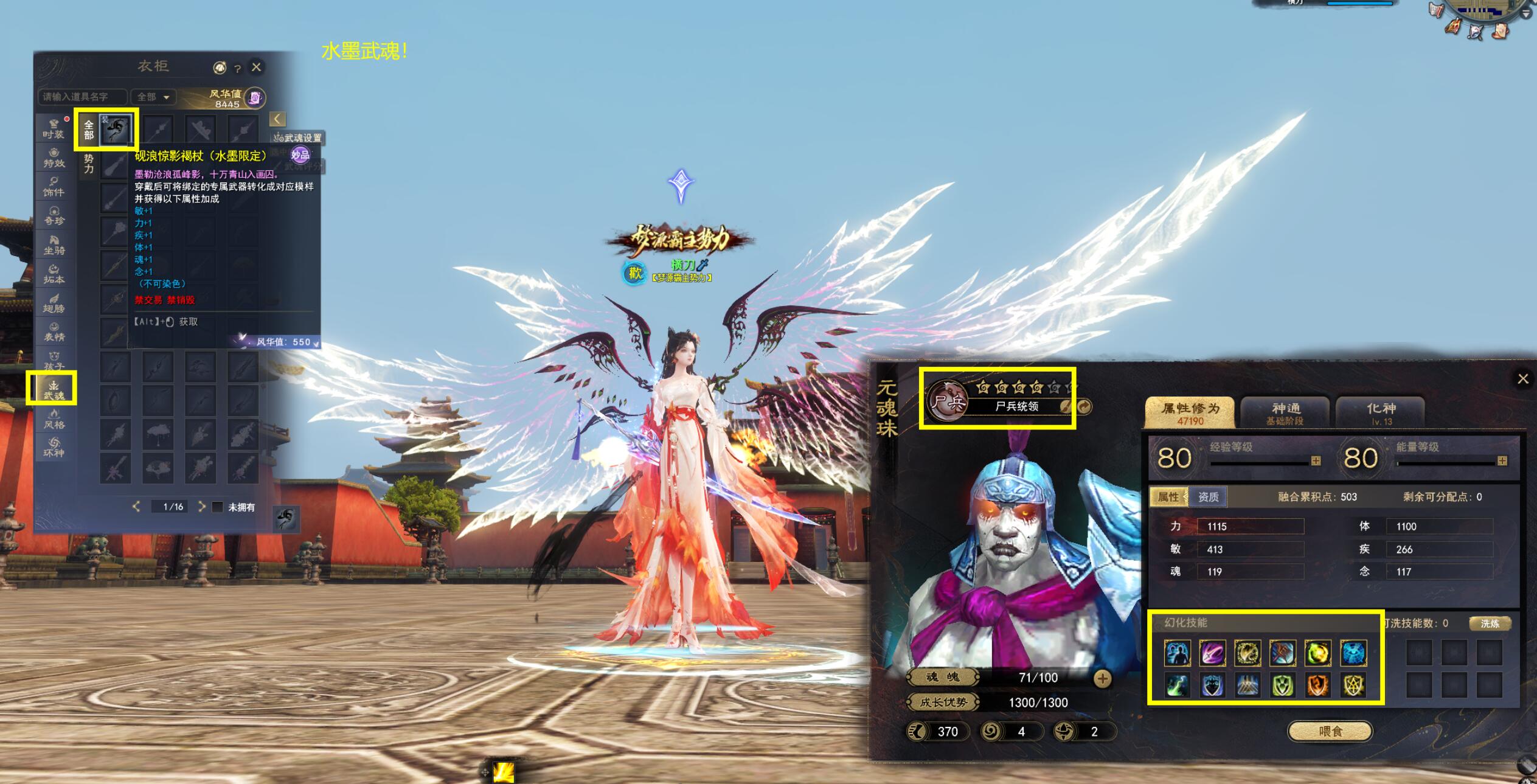This screenshot has height=784, width=1537.
Task: Open the 翅膀 wings category
Action: pyautogui.click(x=54, y=303)
